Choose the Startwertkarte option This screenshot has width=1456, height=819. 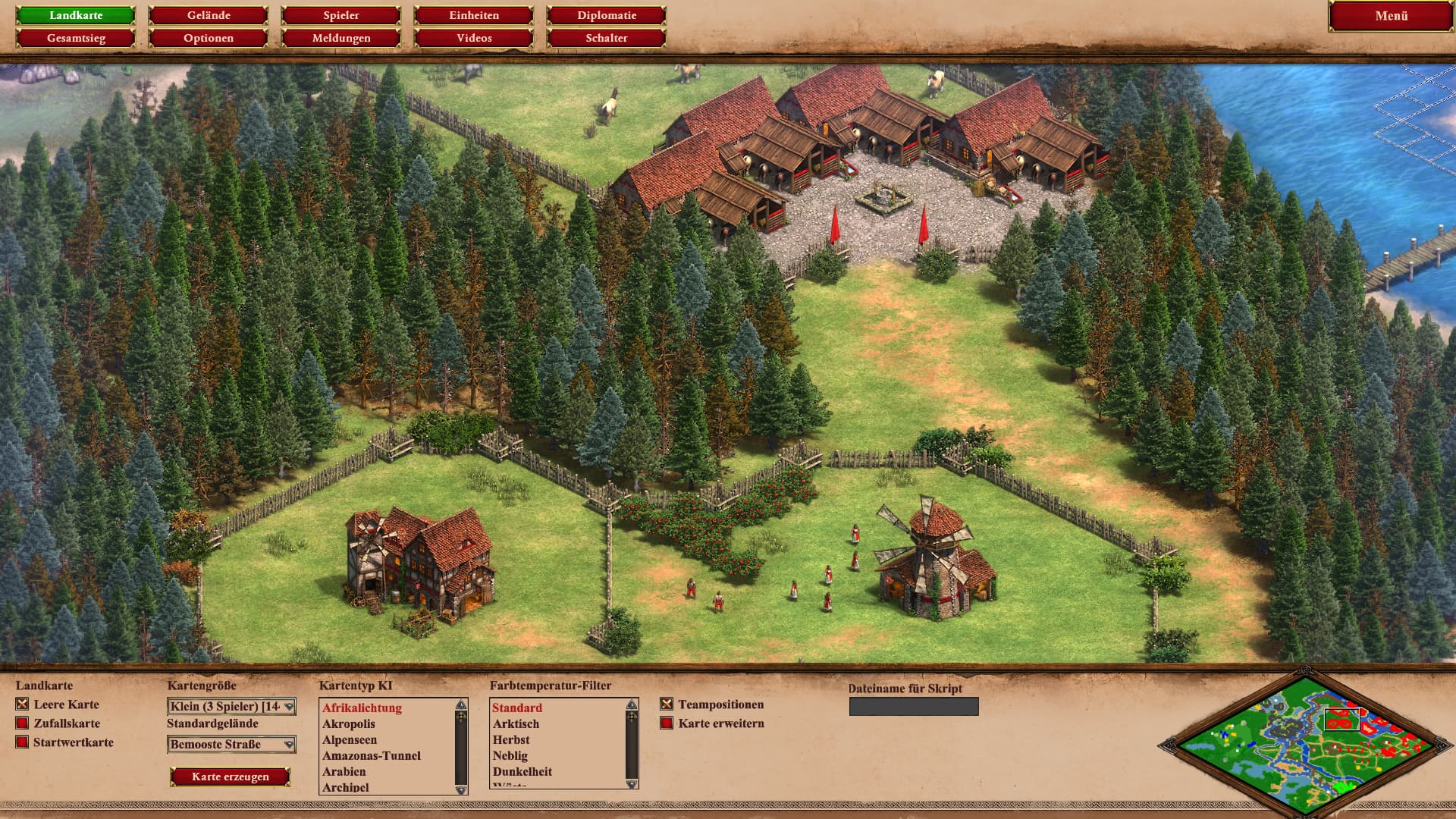point(22,742)
